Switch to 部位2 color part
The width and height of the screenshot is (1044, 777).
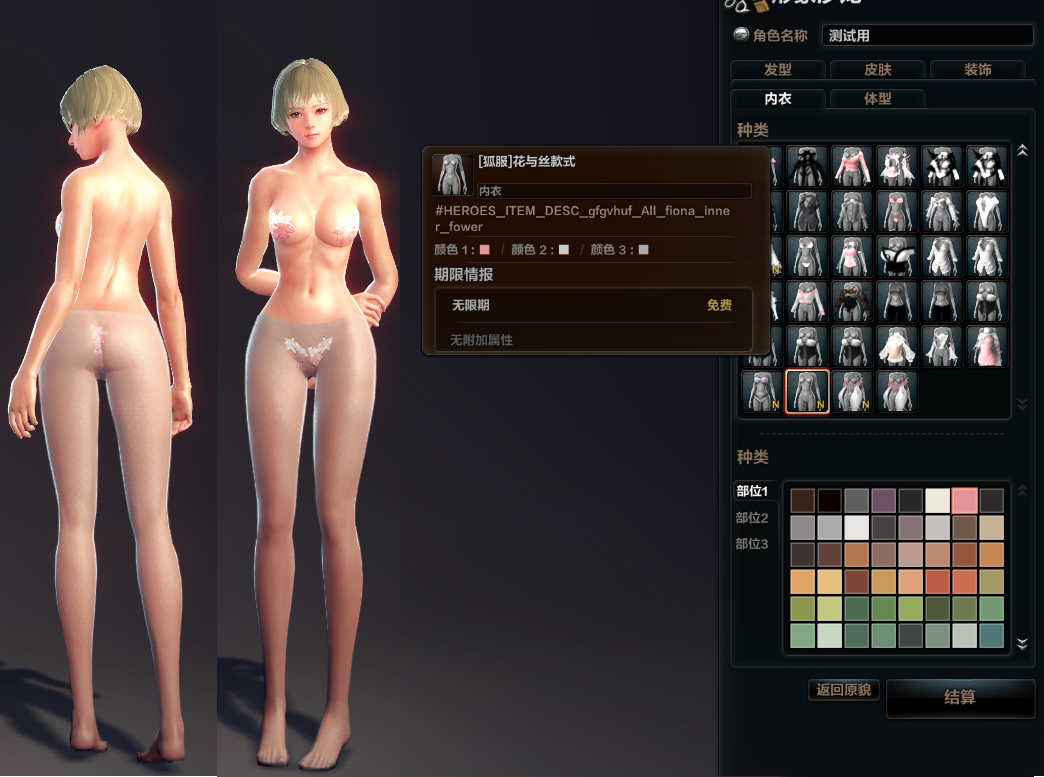(x=752, y=517)
